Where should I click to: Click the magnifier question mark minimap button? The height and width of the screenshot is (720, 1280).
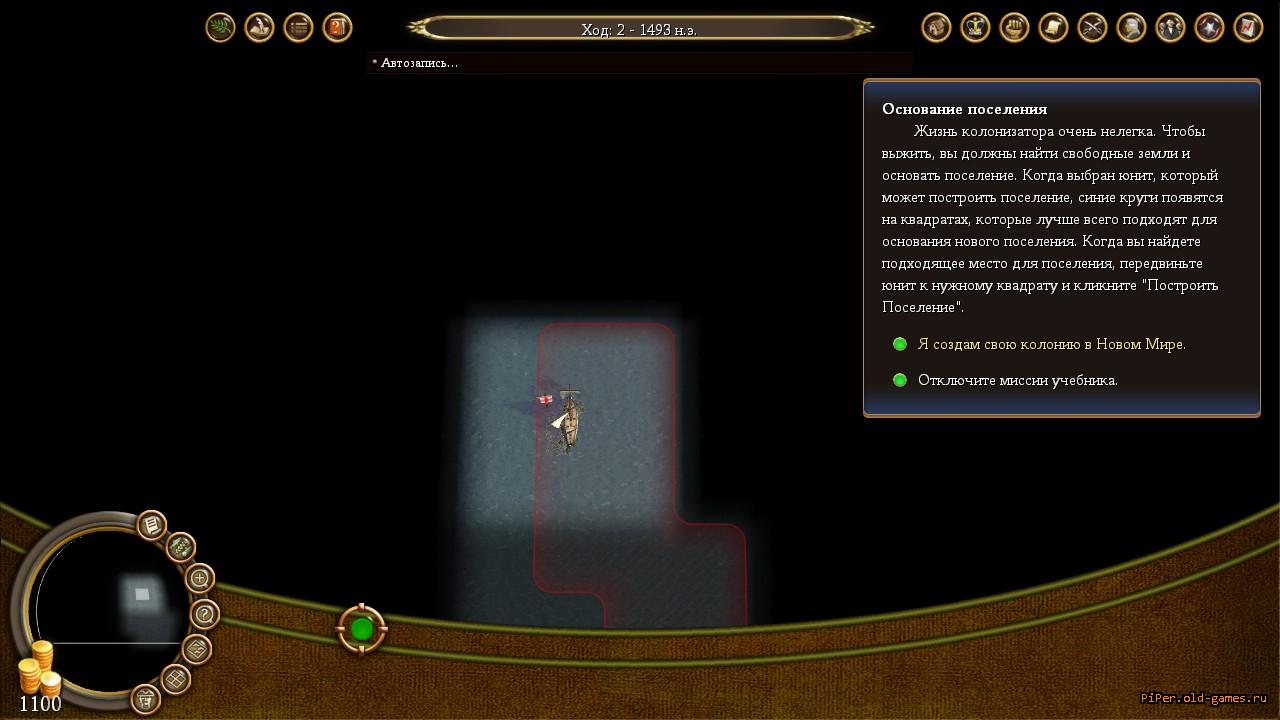204,613
